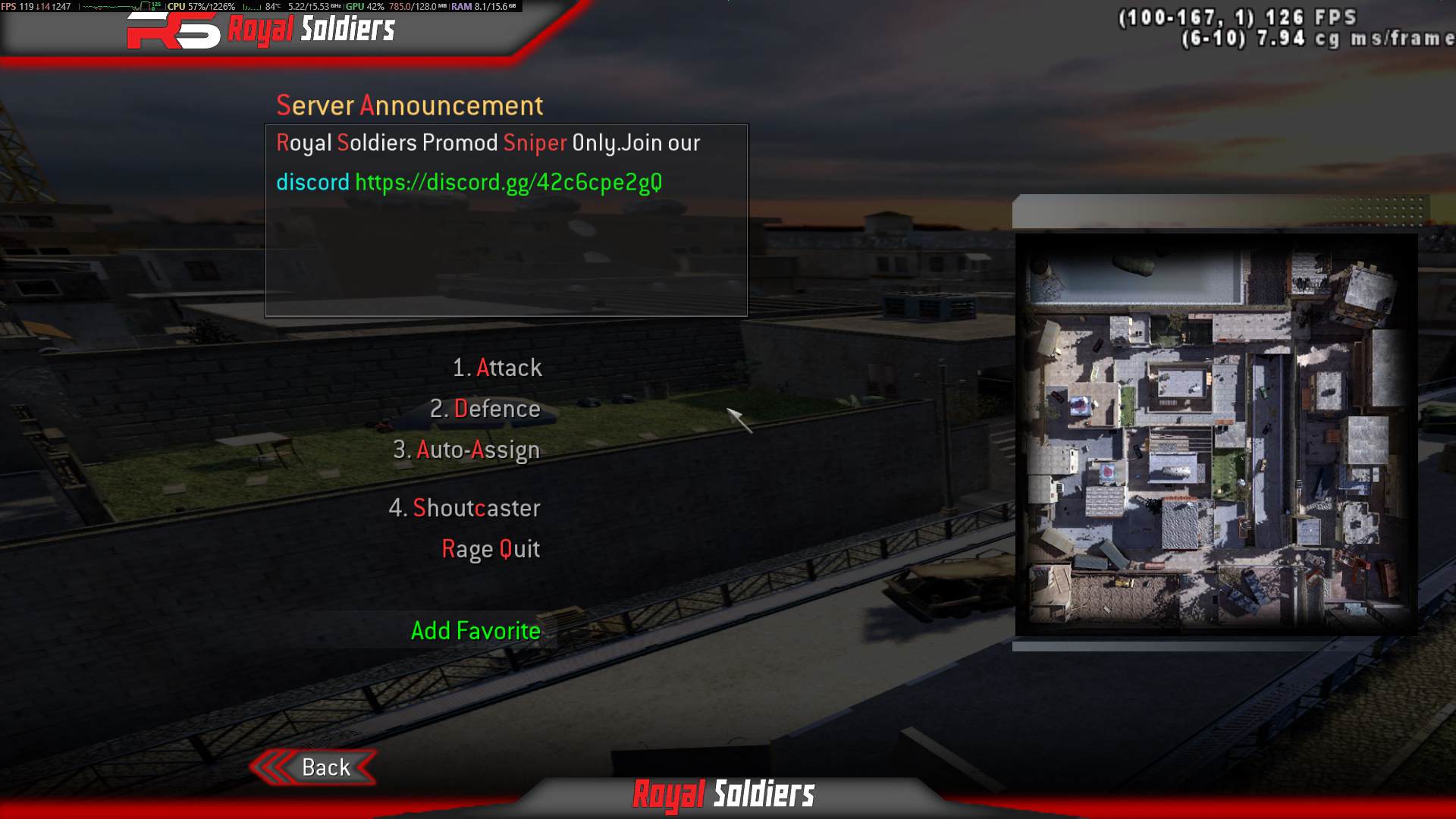Open the discord.gg invite link
This screenshot has height=819, width=1456.
tap(509, 181)
